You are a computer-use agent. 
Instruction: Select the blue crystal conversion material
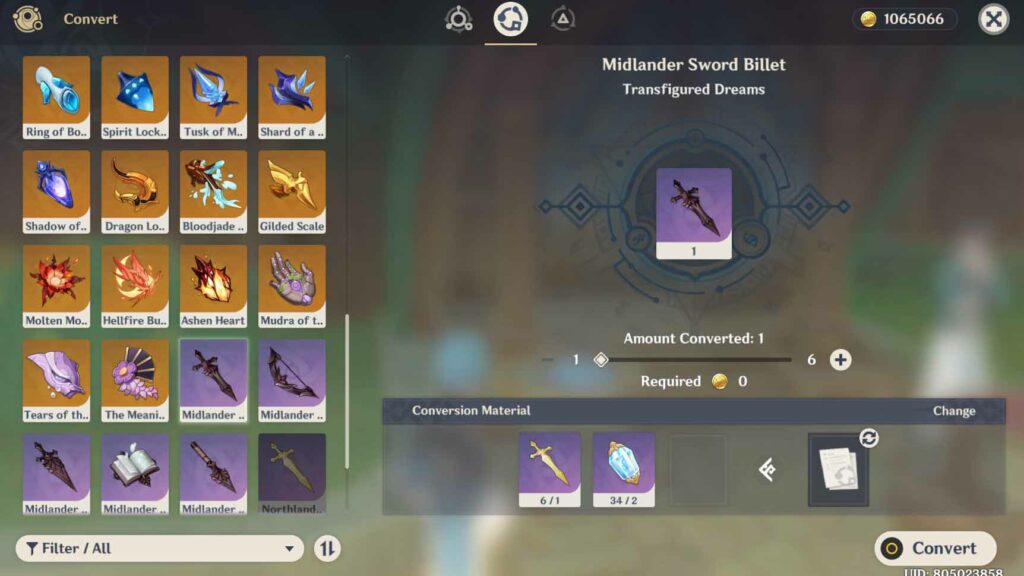click(x=623, y=469)
